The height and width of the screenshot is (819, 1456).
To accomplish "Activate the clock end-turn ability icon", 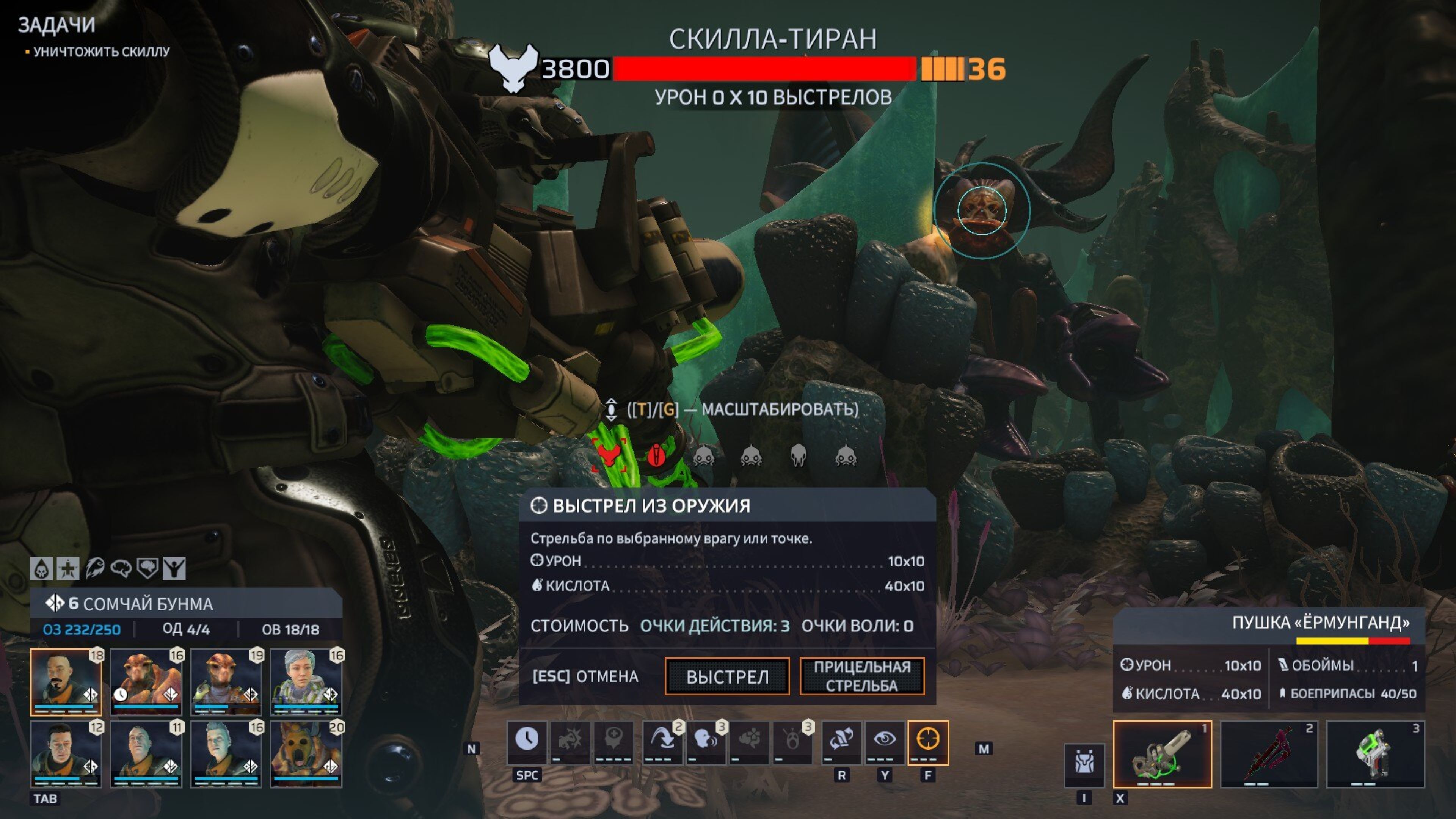I will tap(527, 740).
